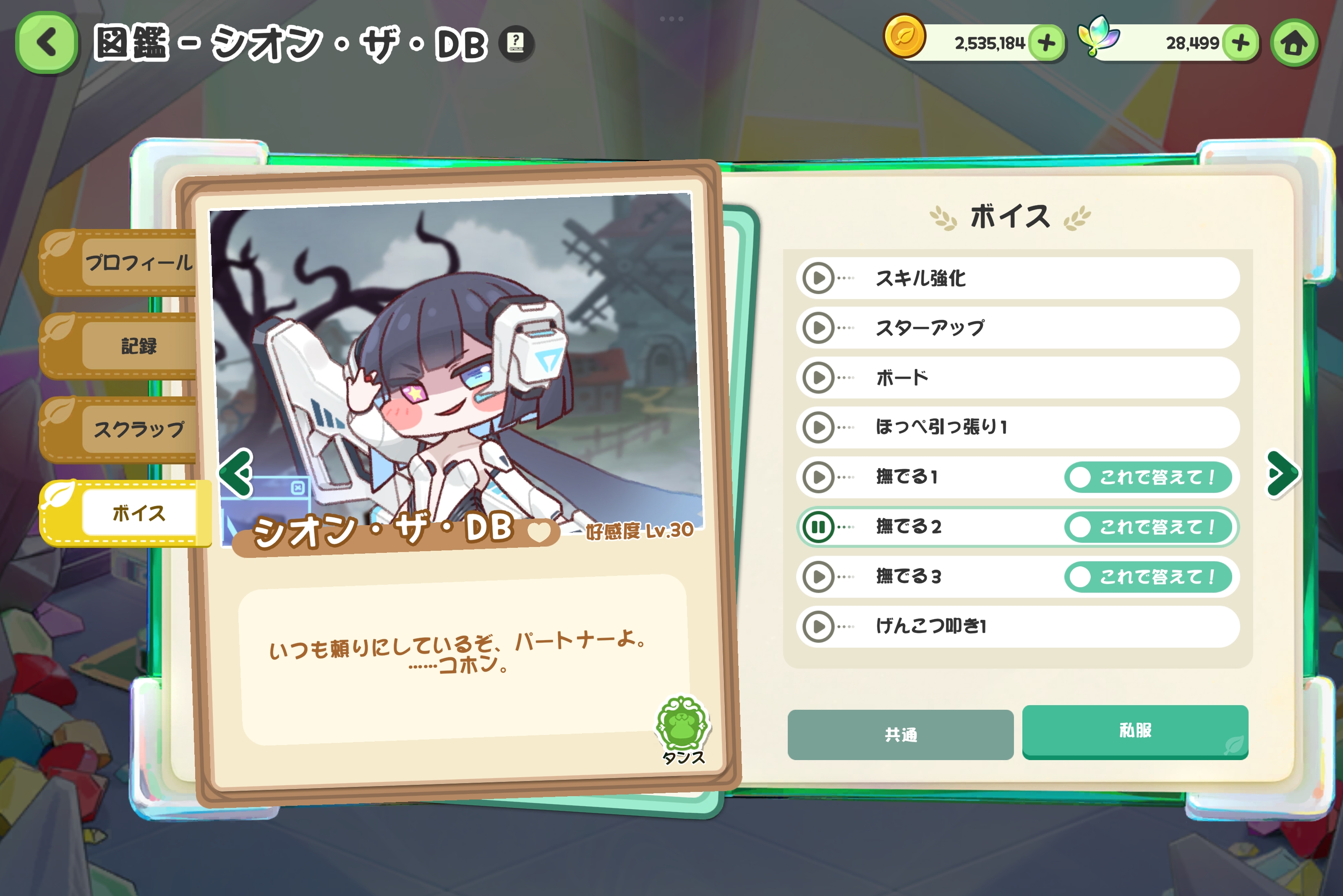Show next page with right green arrow
The image size is (1343, 896).
pos(1283,474)
